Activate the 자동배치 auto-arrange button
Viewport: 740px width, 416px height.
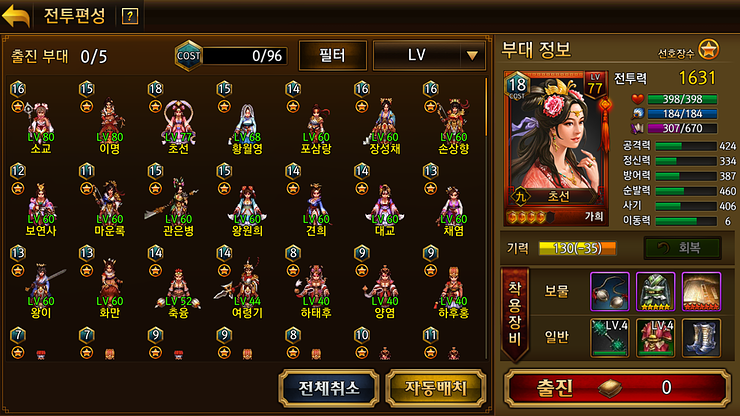(421, 386)
